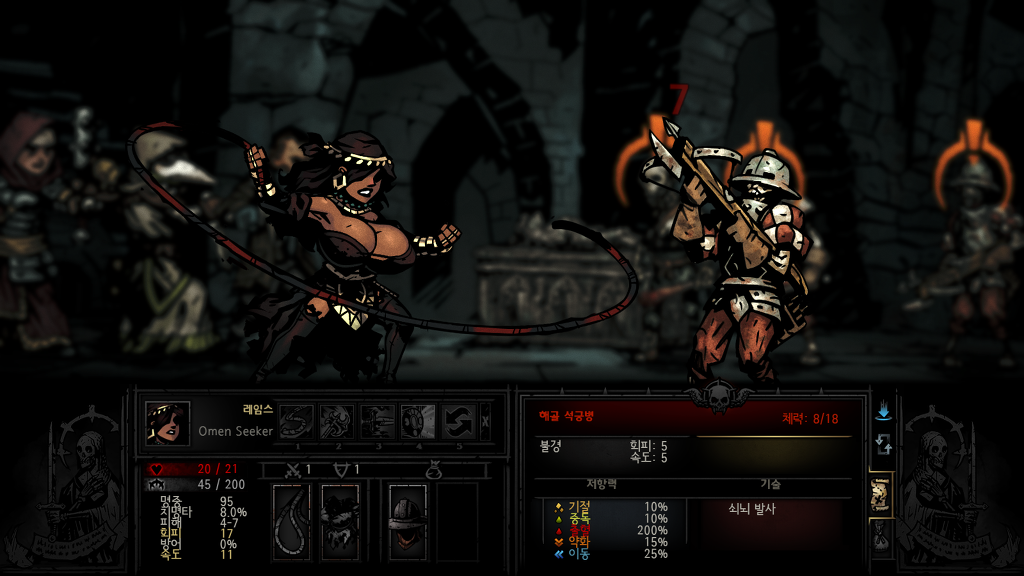Click the pass turn X button
1024x576 pixels.
[x=486, y=422]
